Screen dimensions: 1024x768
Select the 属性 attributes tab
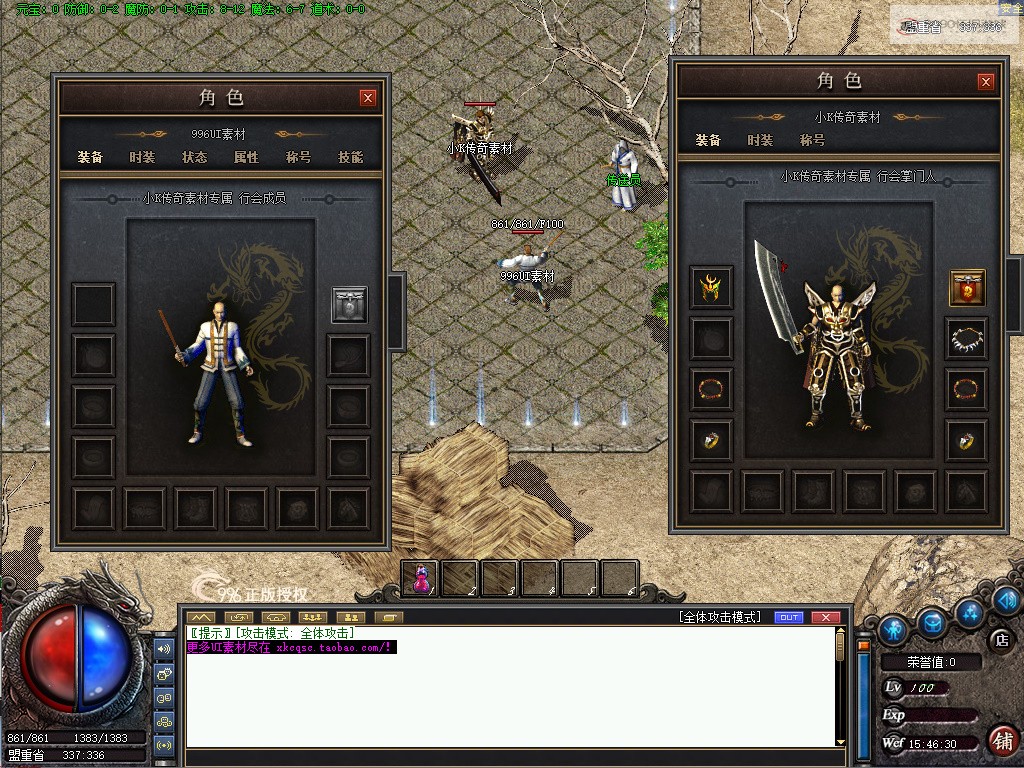click(x=246, y=157)
